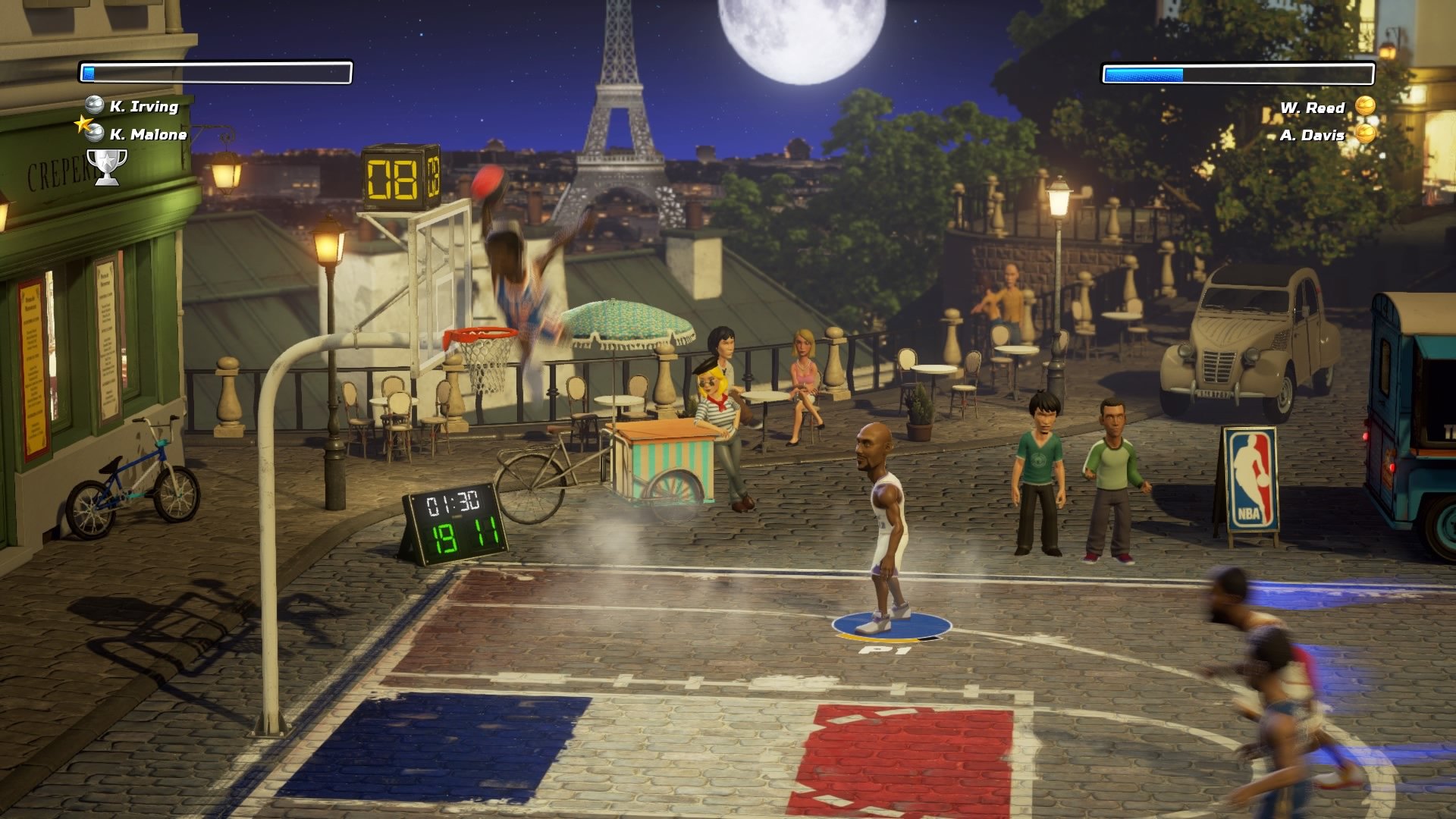Image resolution: width=1456 pixels, height=819 pixels.
Task: Select the silver trophy icon below K. Malone
Action: 106,161
